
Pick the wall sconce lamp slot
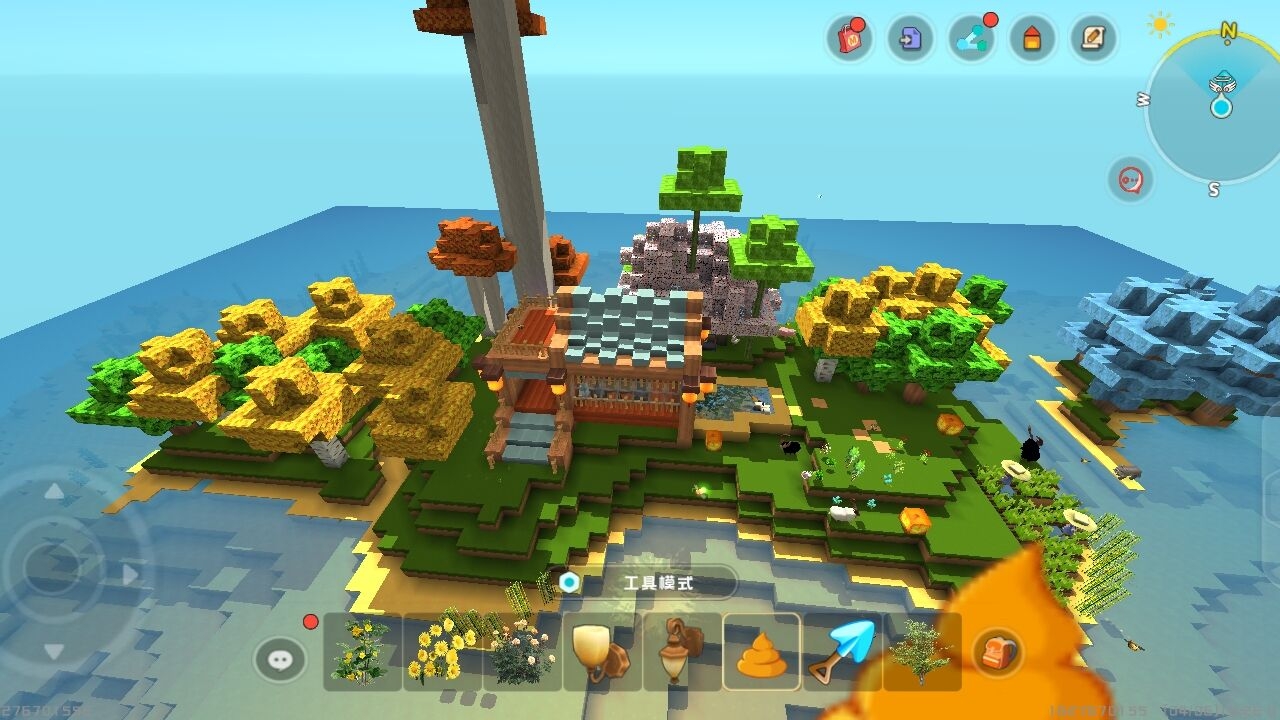click(x=602, y=652)
